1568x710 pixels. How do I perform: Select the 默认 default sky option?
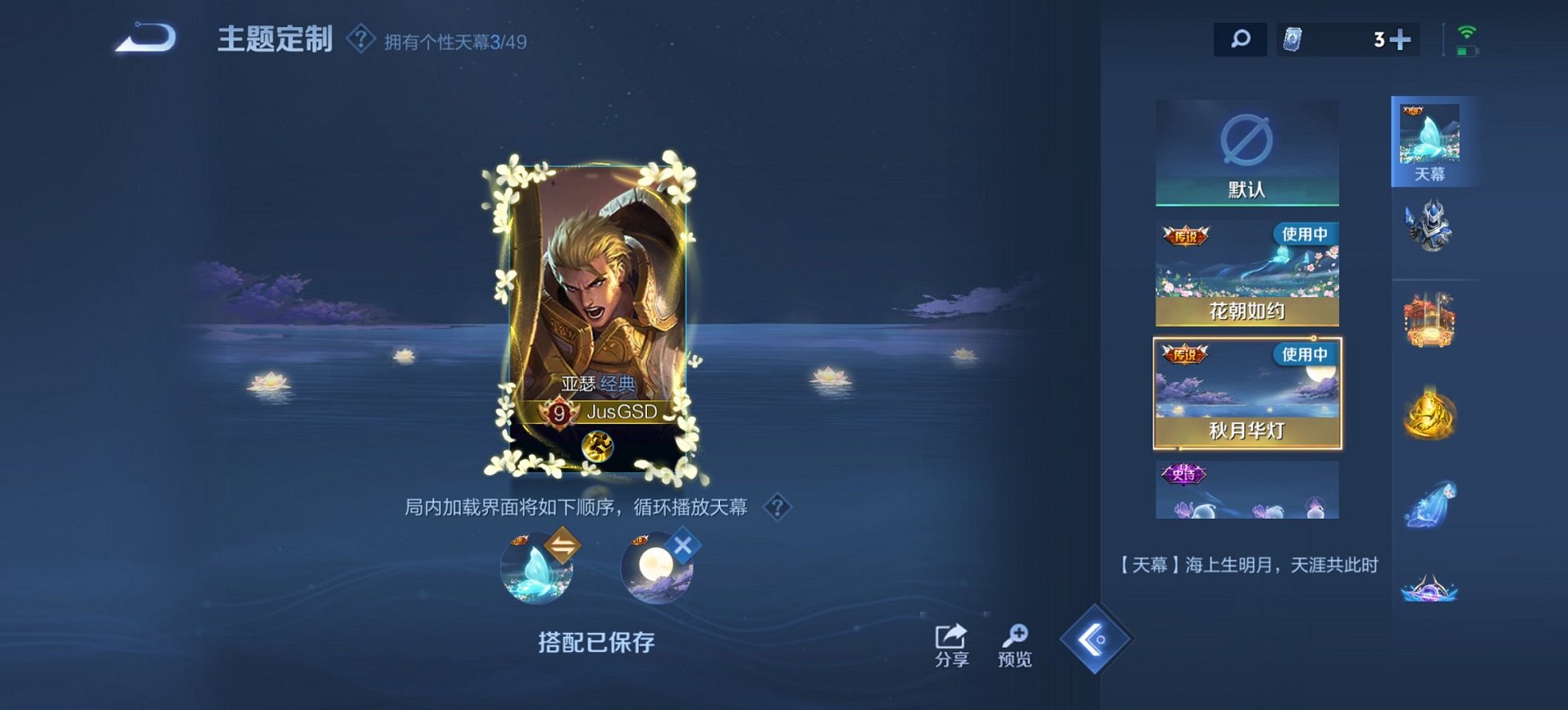[1247, 153]
